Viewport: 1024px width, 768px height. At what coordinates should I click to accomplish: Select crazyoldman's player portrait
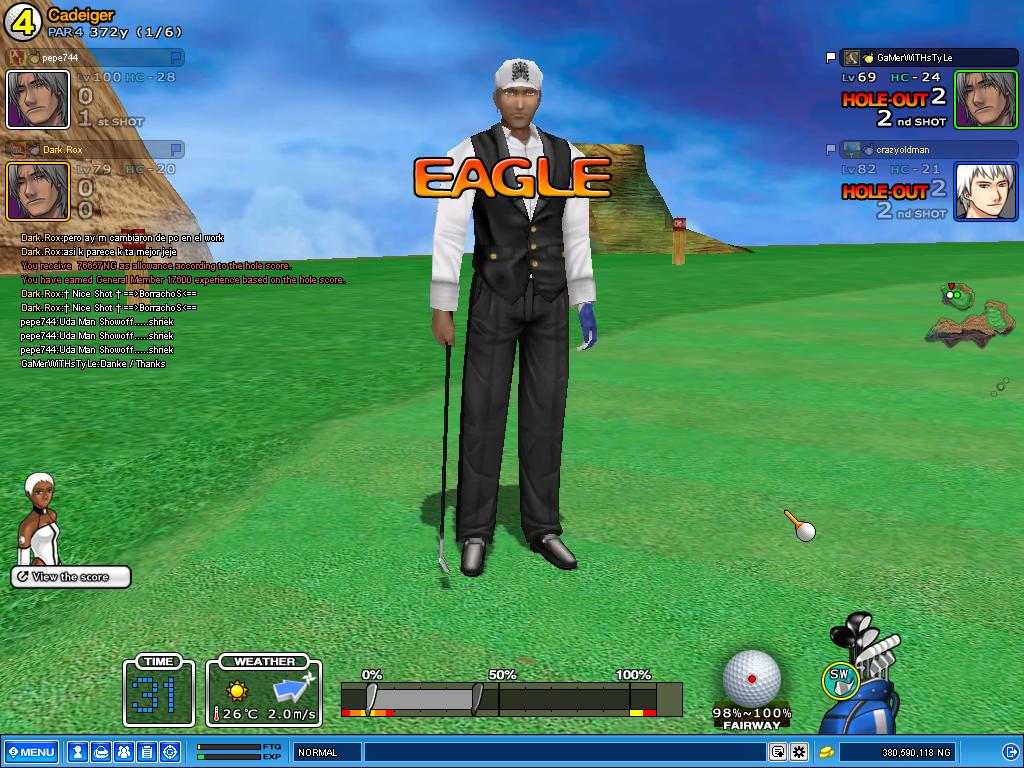(985, 191)
